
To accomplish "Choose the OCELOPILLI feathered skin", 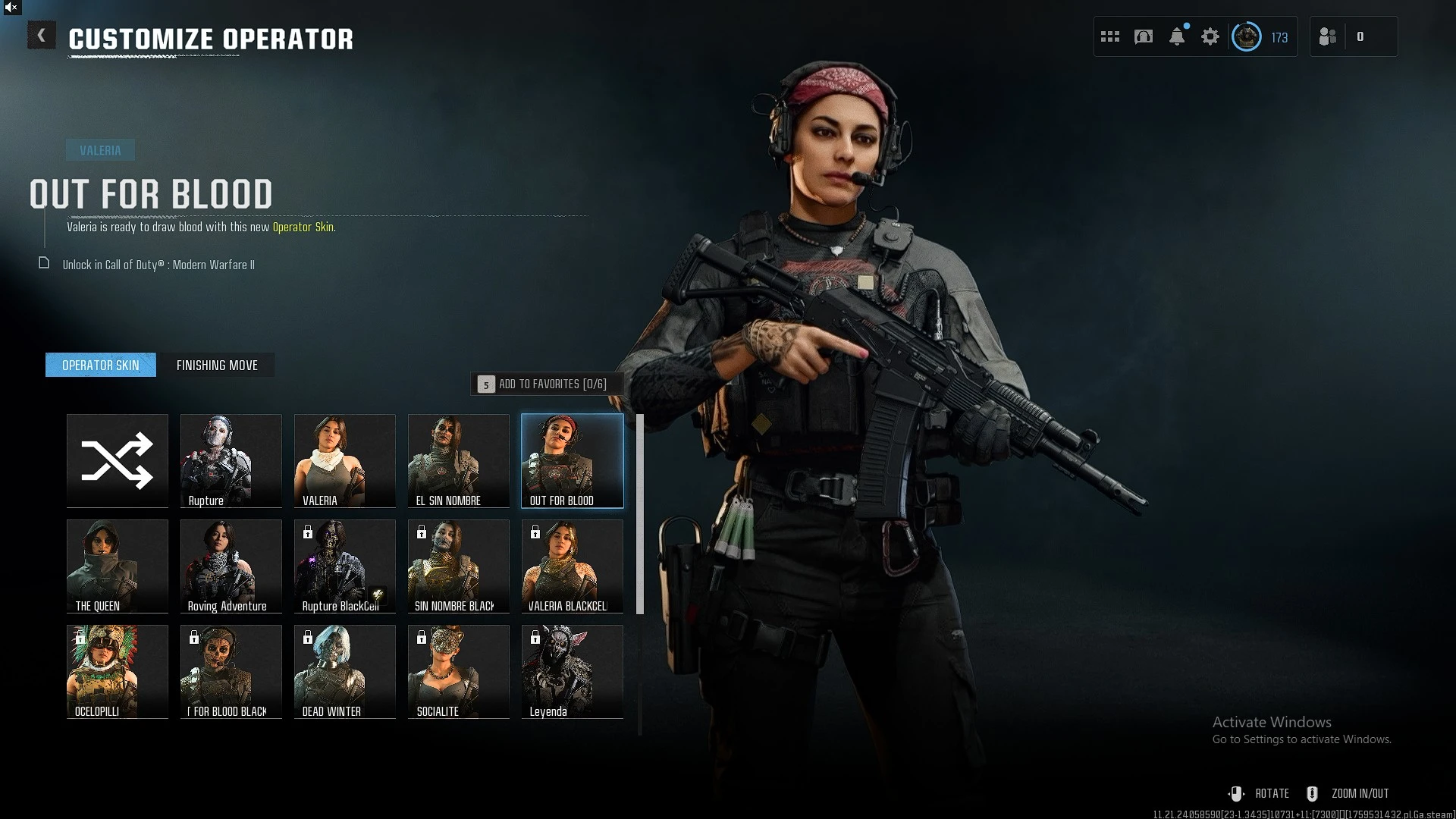I will point(118,671).
